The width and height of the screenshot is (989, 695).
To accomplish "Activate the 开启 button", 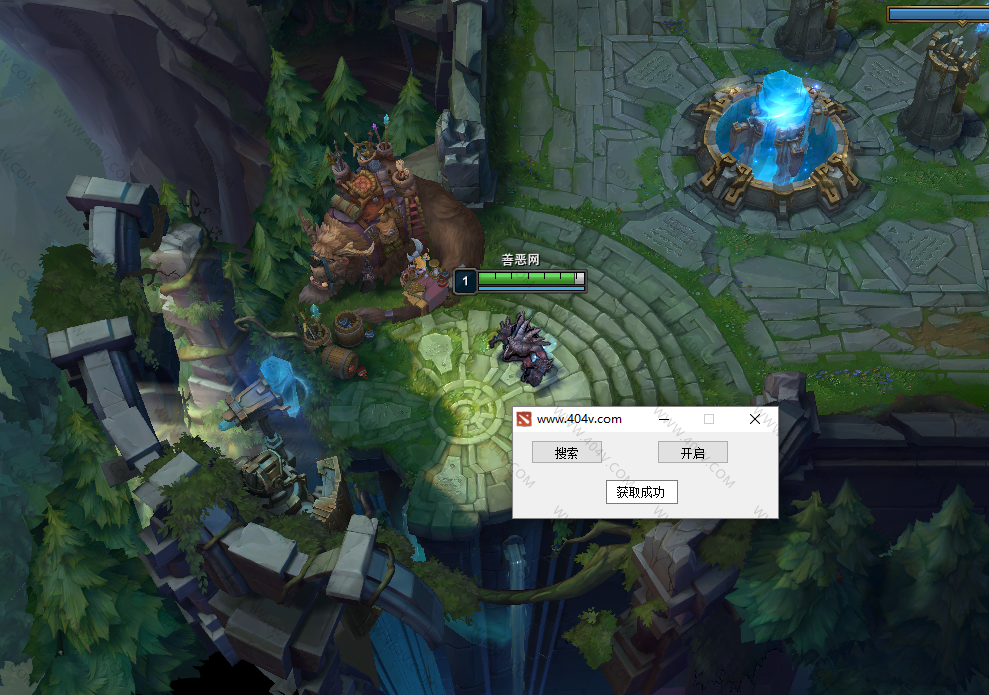I will 692,453.
